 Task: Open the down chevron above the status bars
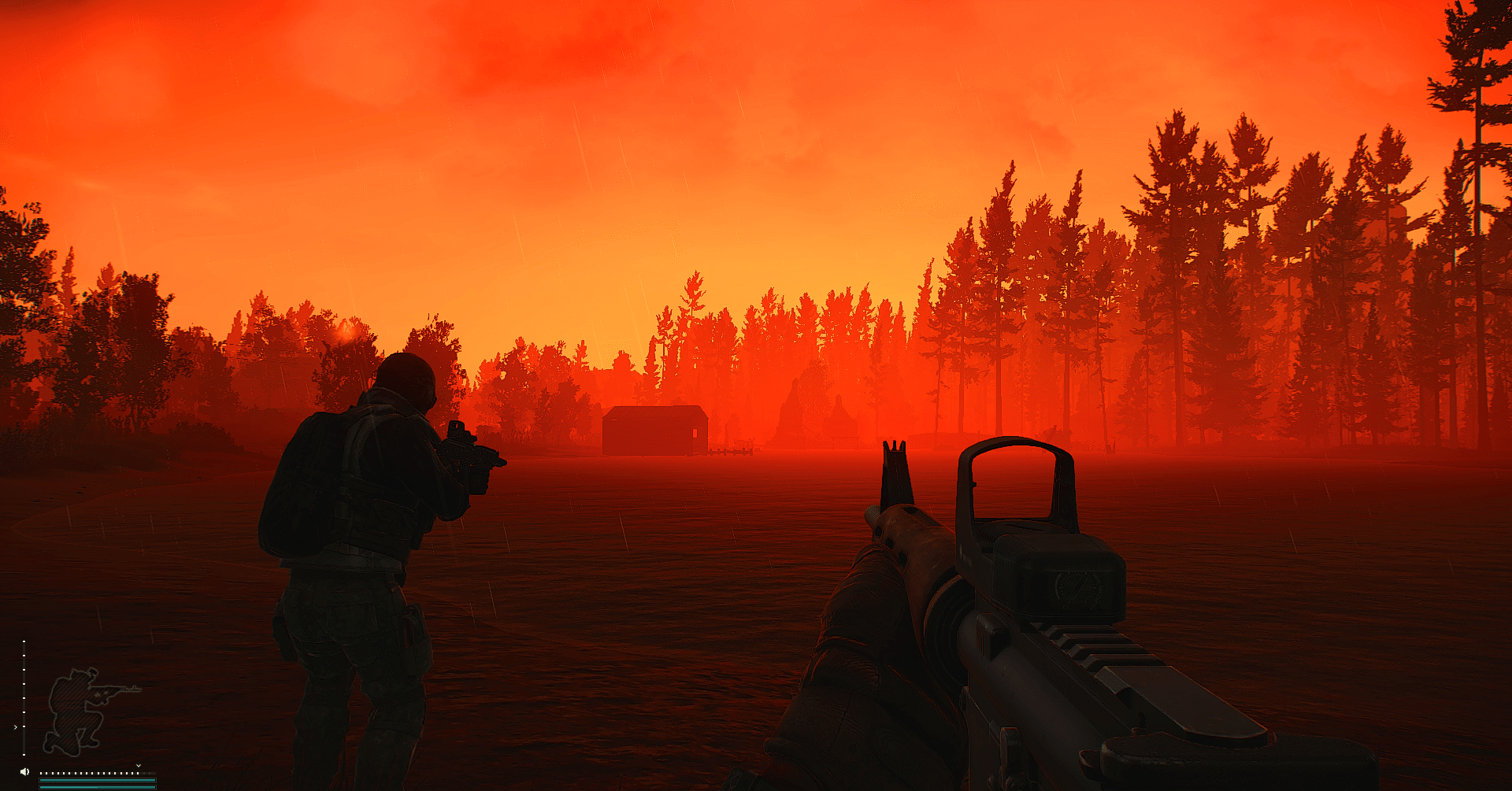pyautogui.click(x=139, y=766)
